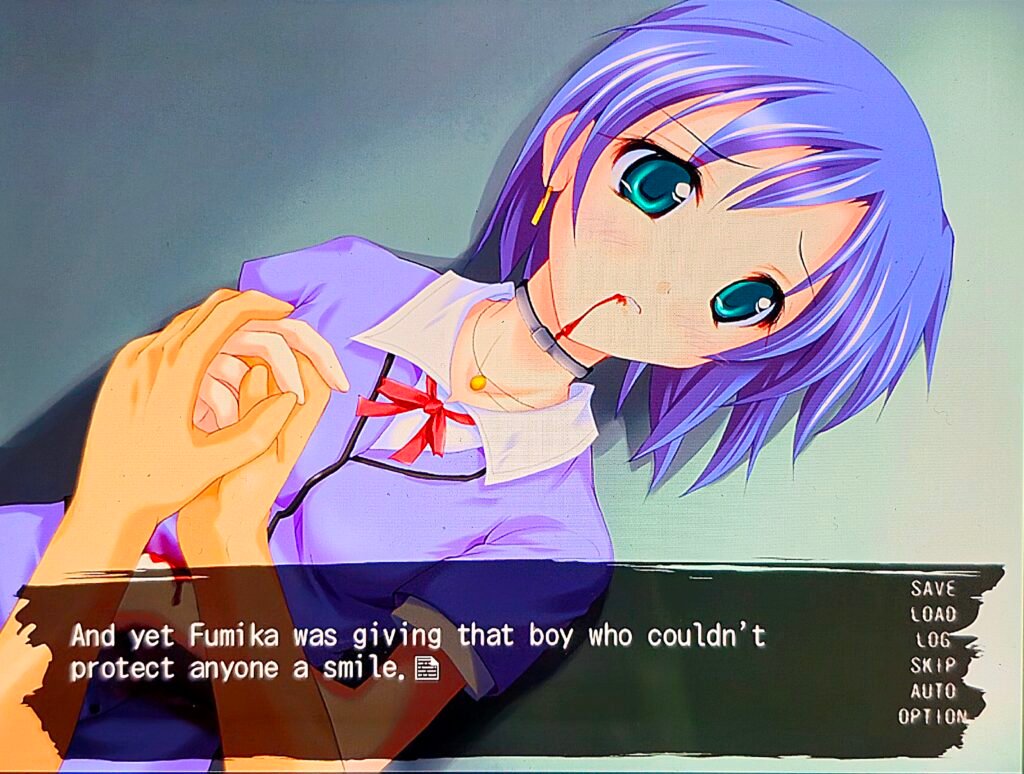
Task: Open the OPTION settings
Action: (932, 716)
